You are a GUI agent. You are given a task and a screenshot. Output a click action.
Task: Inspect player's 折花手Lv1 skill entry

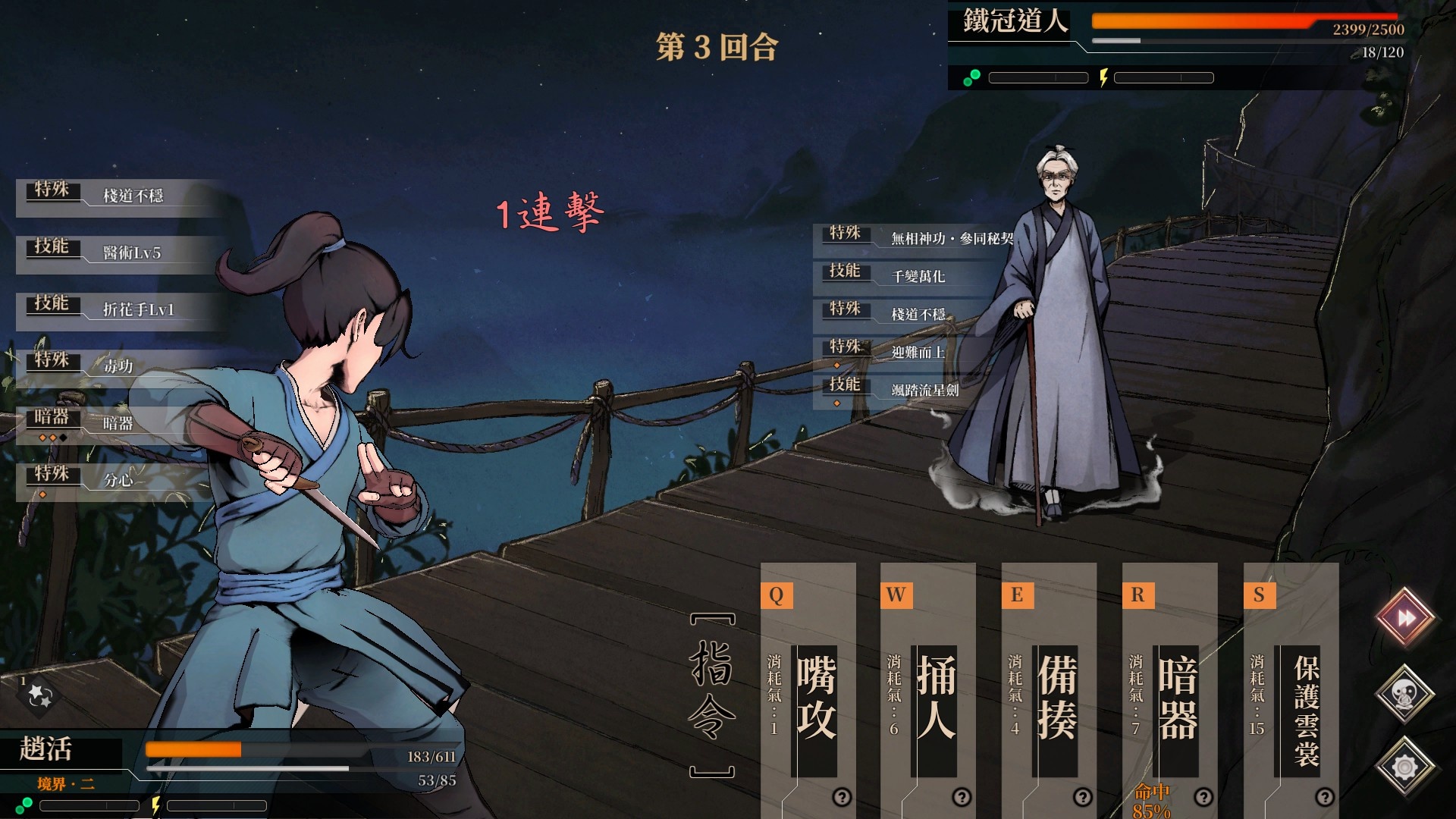pos(121,310)
